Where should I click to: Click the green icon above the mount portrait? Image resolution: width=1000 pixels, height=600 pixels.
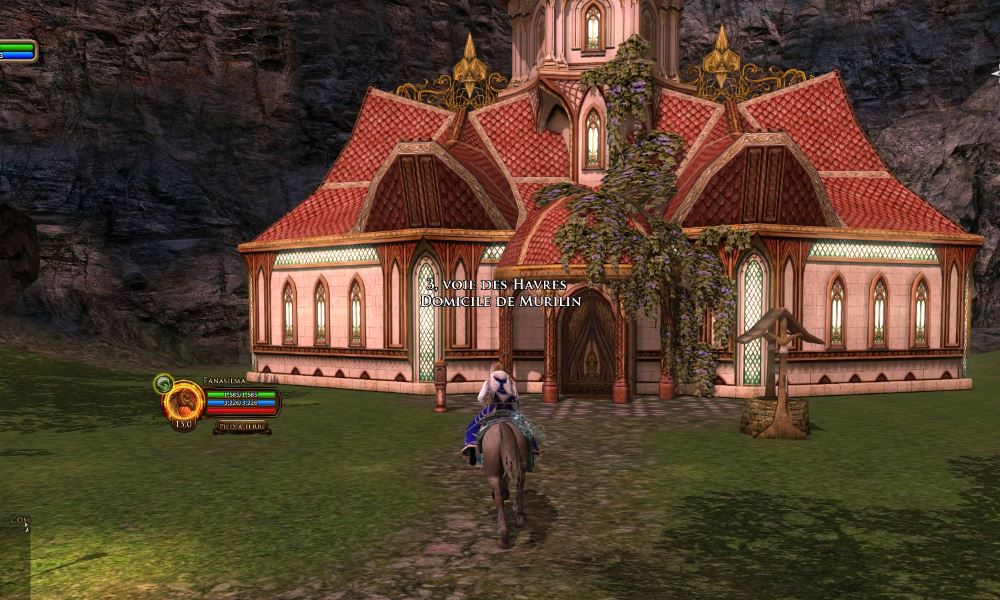point(163,383)
